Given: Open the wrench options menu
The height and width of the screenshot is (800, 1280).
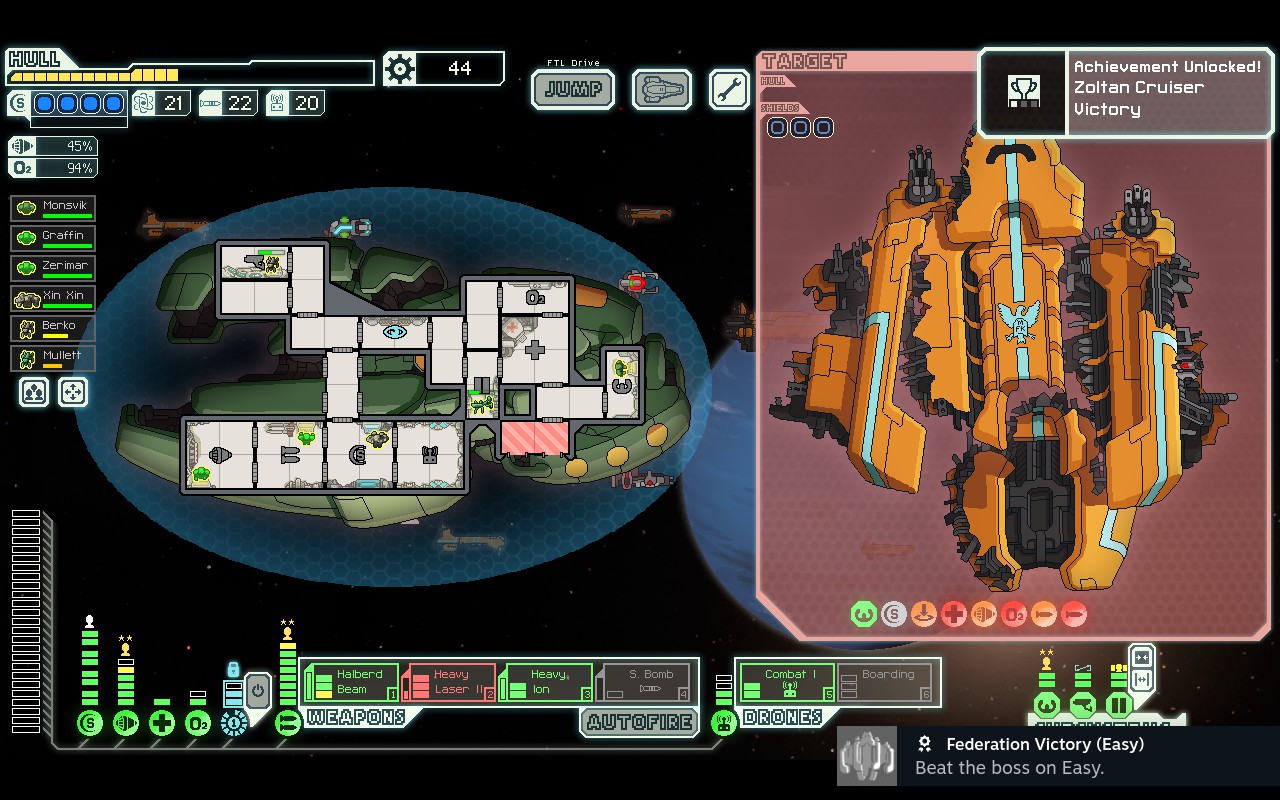Looking at the screenshot, I should click(729, 90).
